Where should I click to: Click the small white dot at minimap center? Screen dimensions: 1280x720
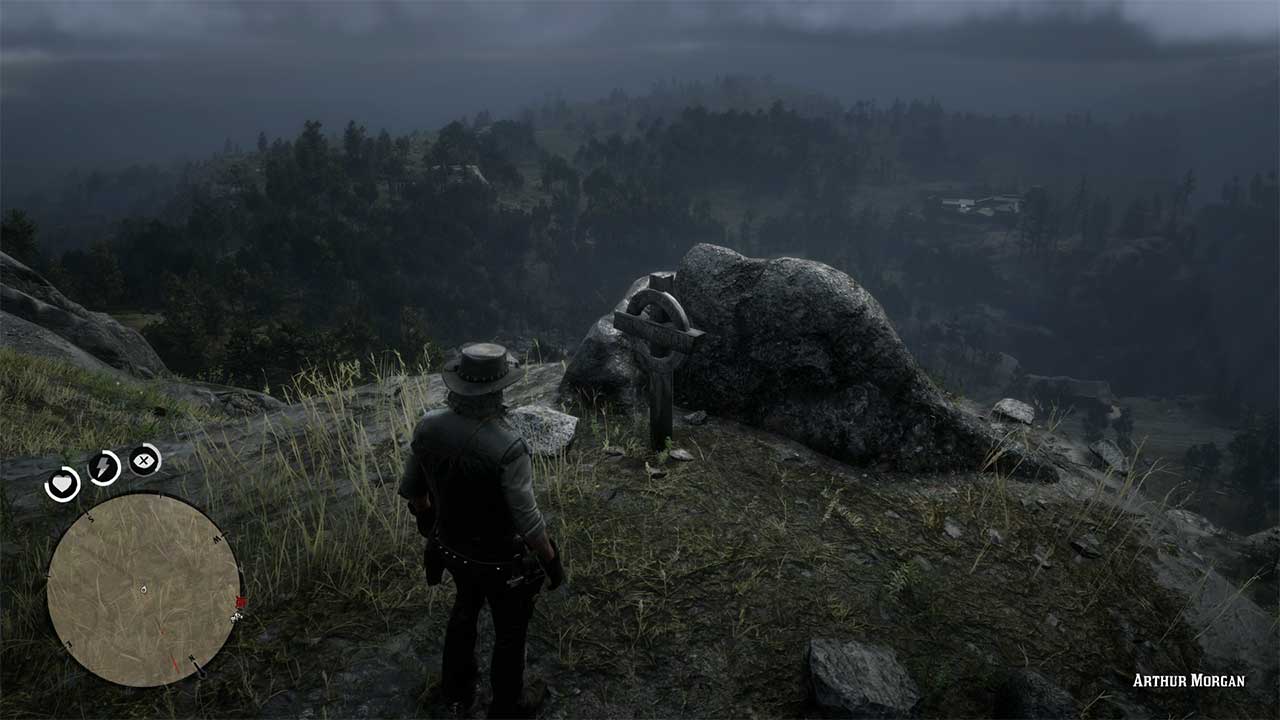coord(143,588)
